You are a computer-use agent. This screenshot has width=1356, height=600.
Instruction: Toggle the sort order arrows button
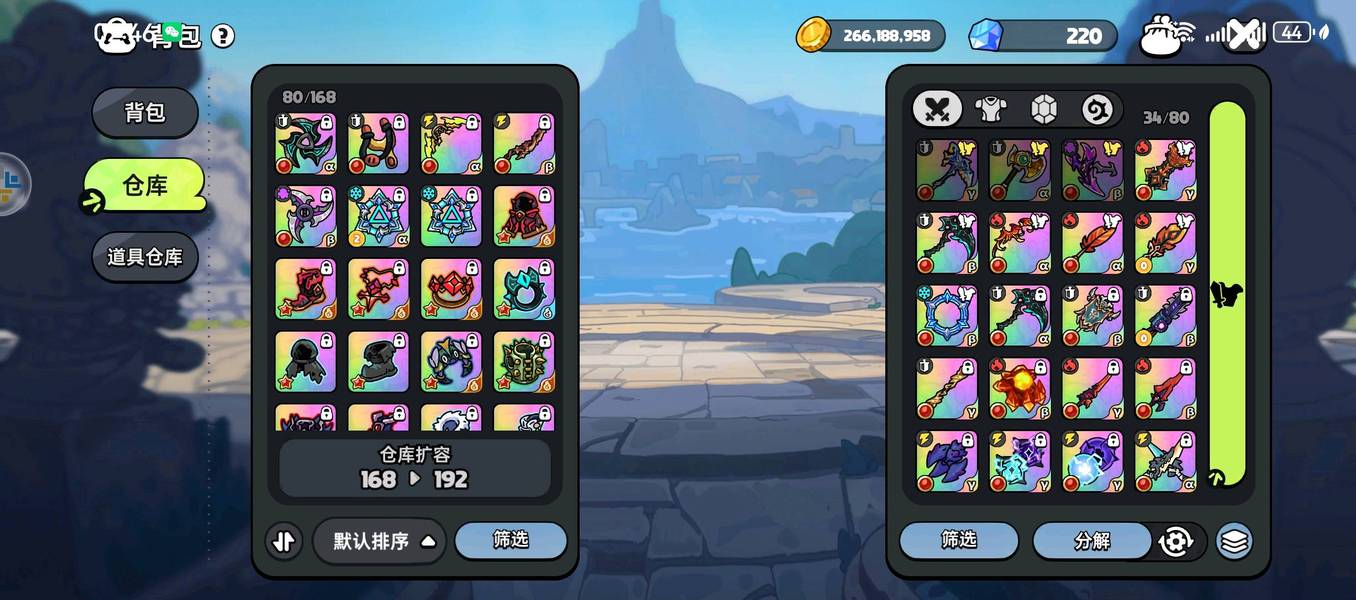284,541
